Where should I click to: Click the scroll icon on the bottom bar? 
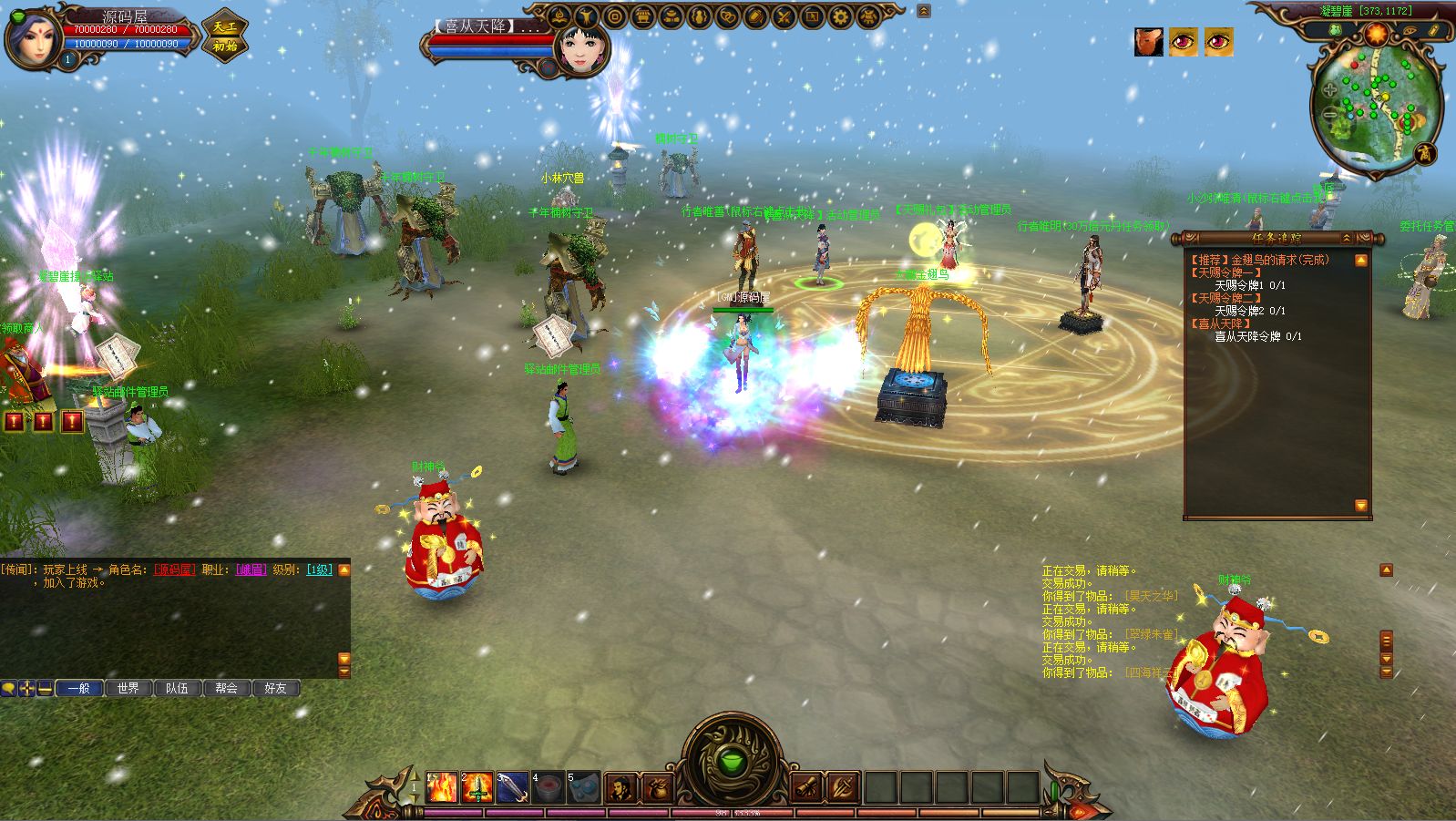tap(807, 787)
